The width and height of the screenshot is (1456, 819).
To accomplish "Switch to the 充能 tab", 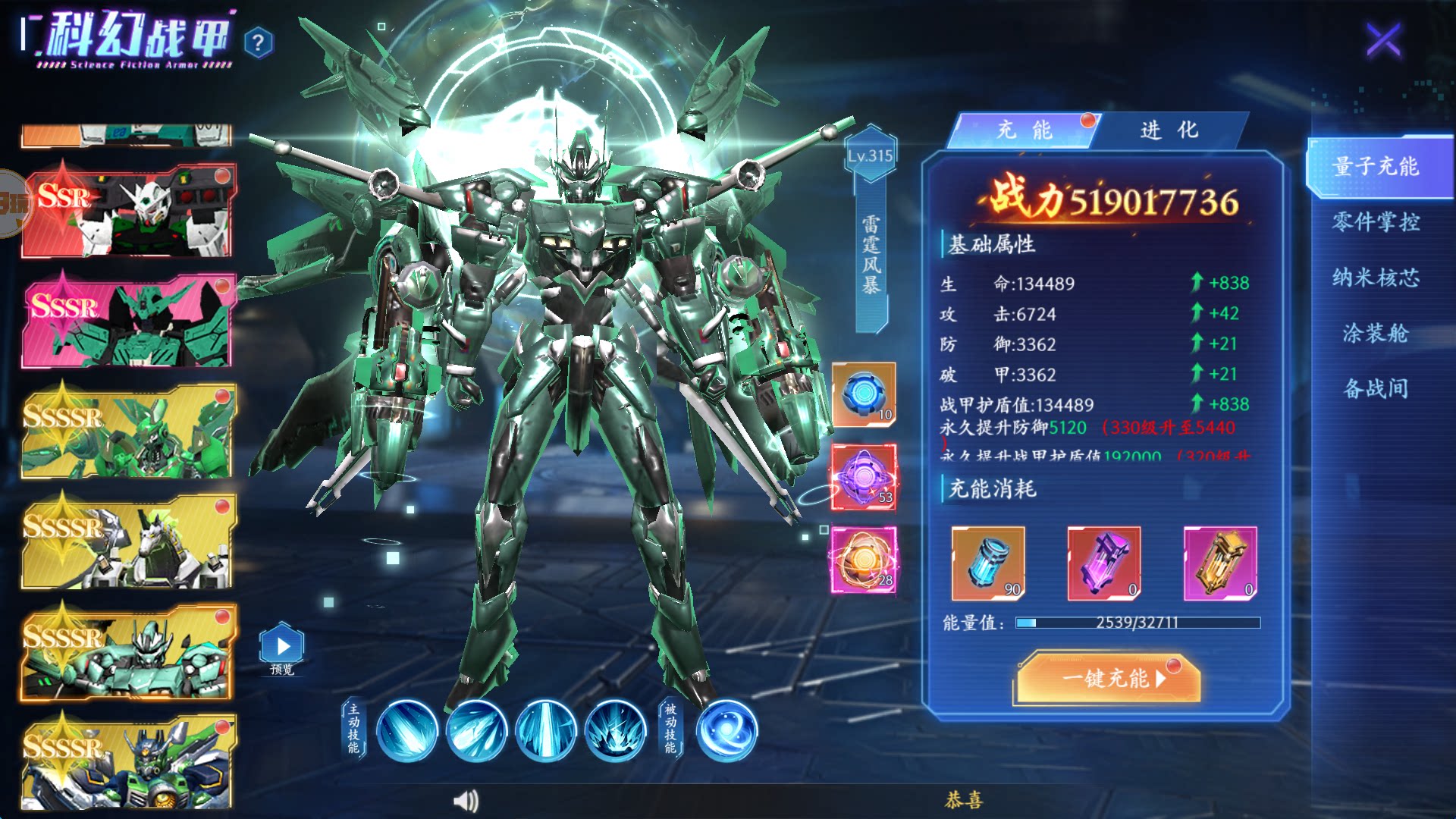I will (1023, 130).
